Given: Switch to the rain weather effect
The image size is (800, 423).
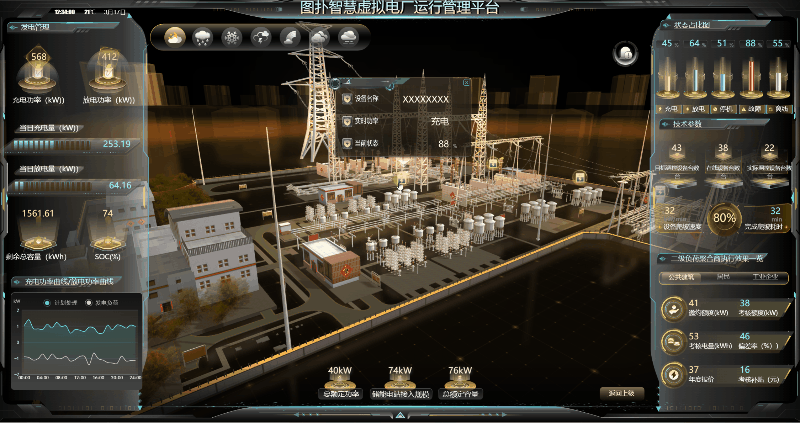Looking at the screenshot, I should [x=203, y=37].
